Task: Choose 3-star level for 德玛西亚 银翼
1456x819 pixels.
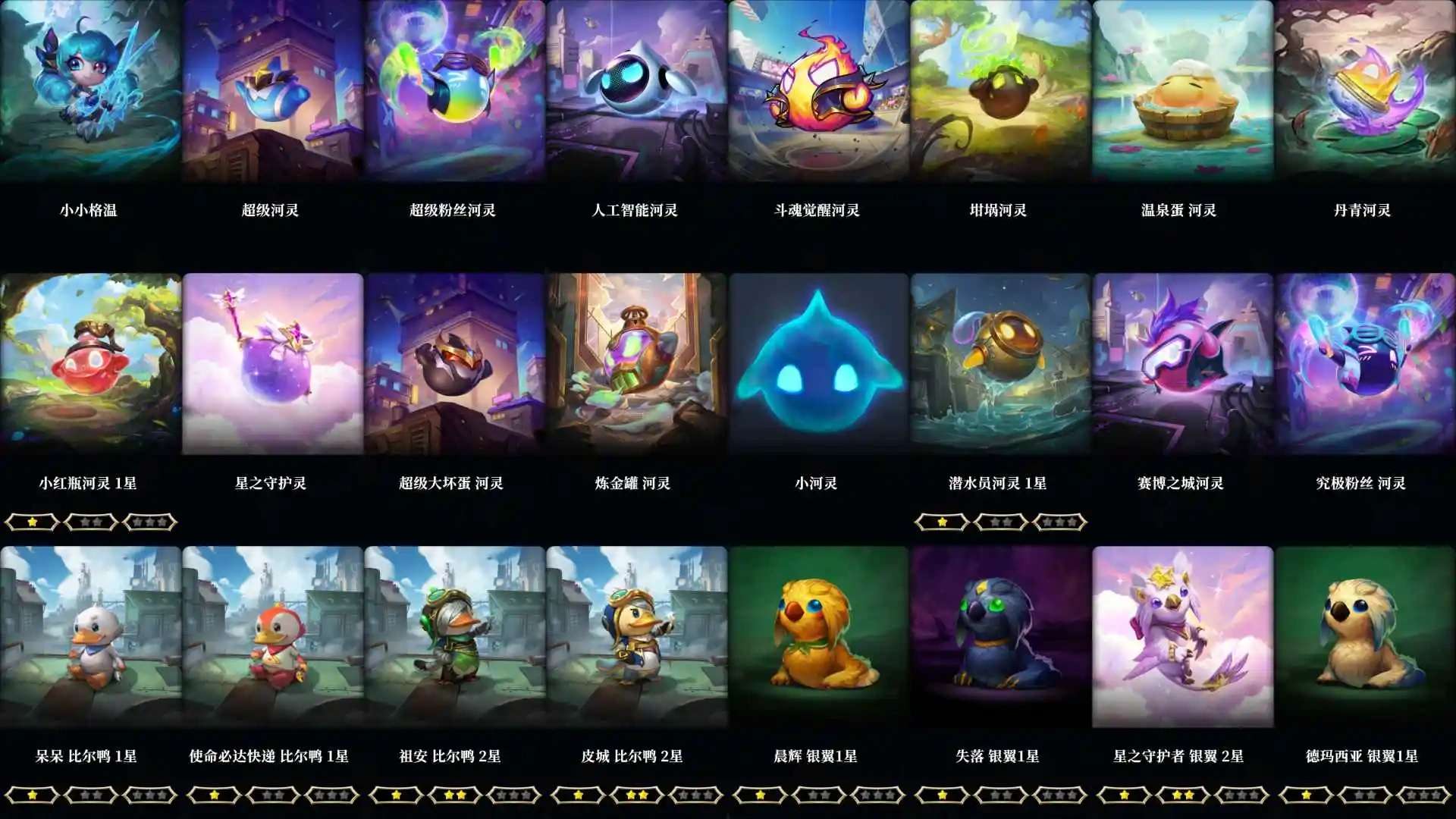Action: coord(1423,795)
